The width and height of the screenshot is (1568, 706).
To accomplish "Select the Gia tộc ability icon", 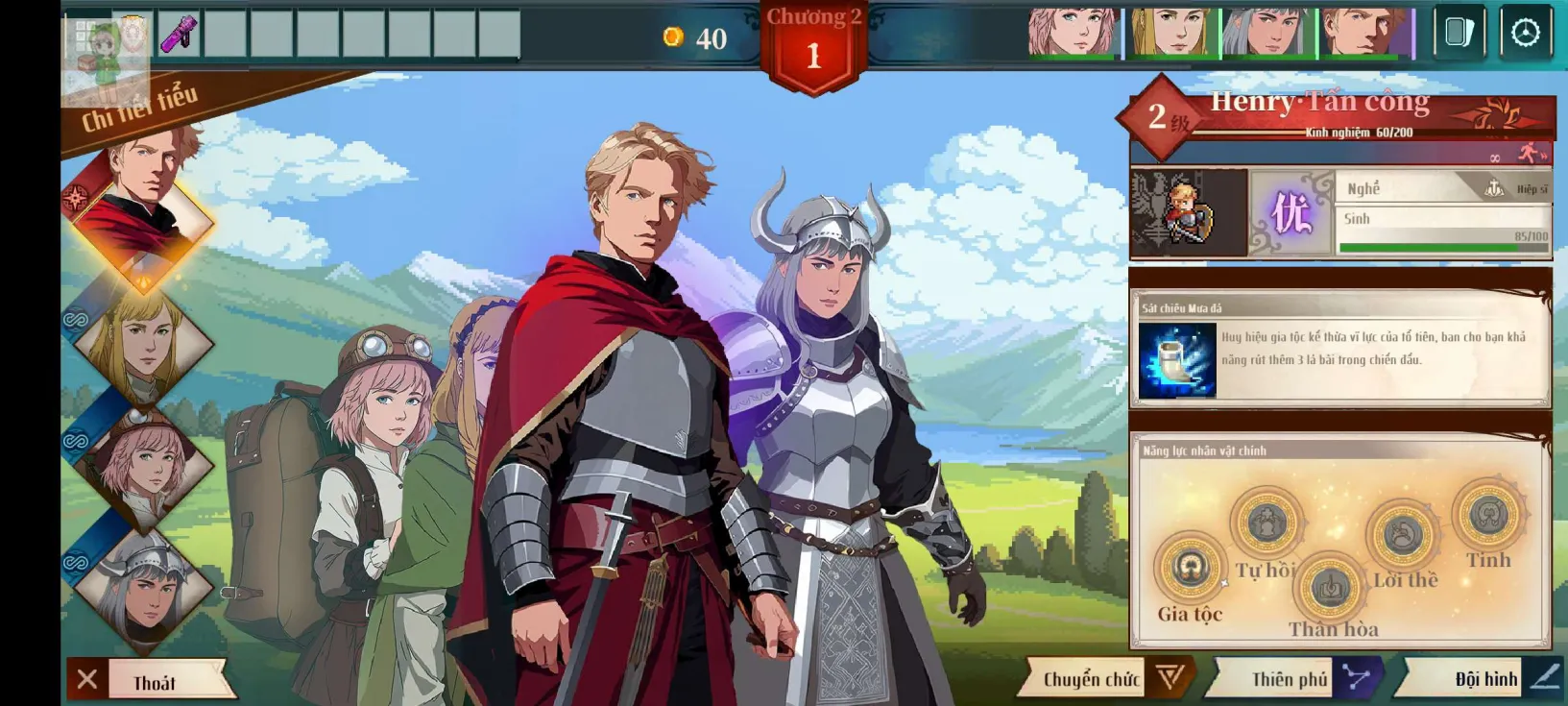I will pos(1190,569).
